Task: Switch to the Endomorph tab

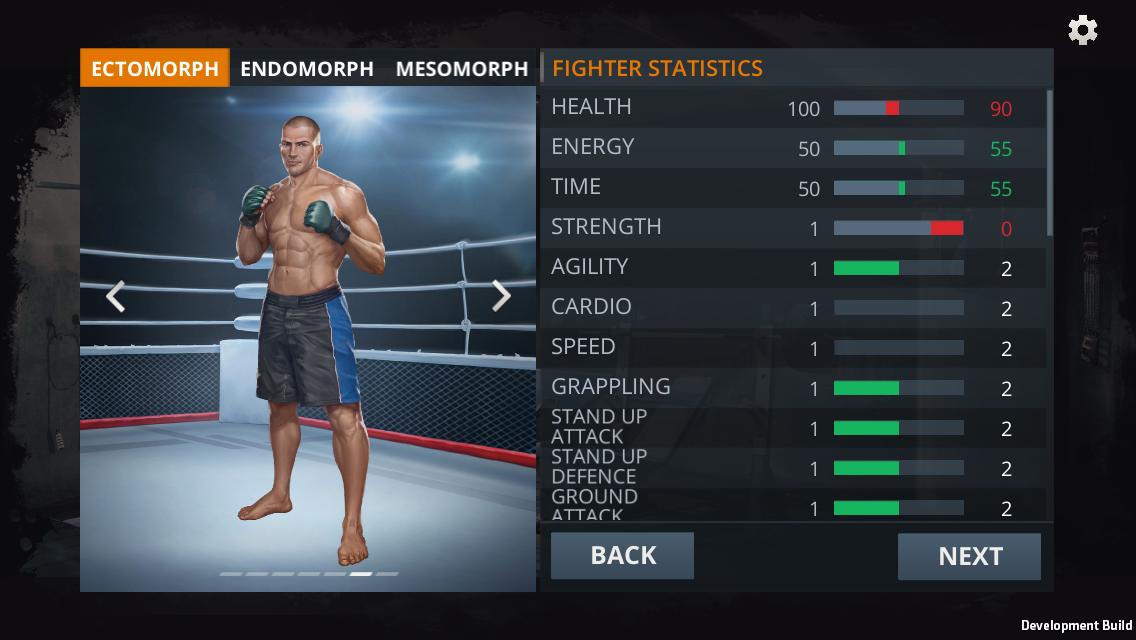Action: (x=307, y=69)
